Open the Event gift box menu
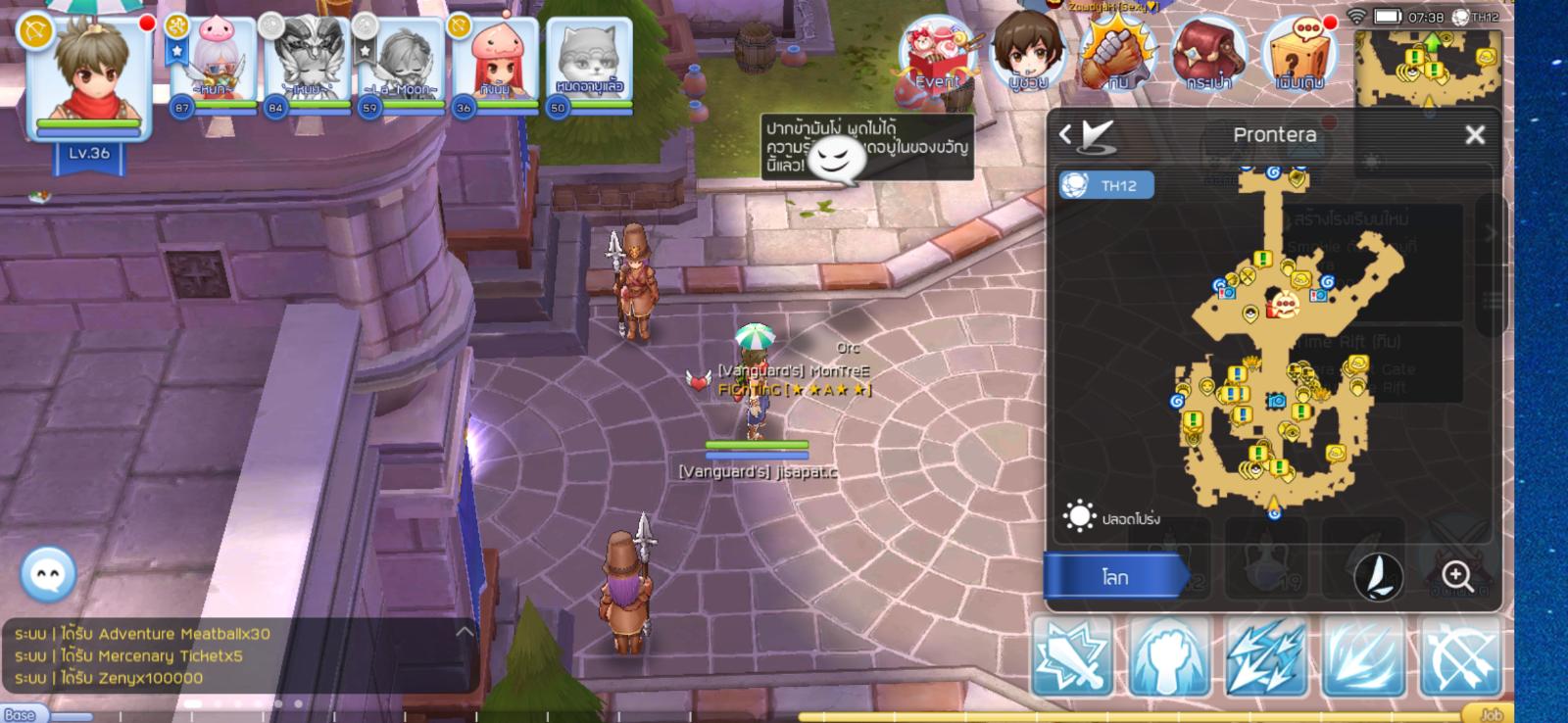Image resolution: width=1568 pixels, height=723 pixels. 938,57
